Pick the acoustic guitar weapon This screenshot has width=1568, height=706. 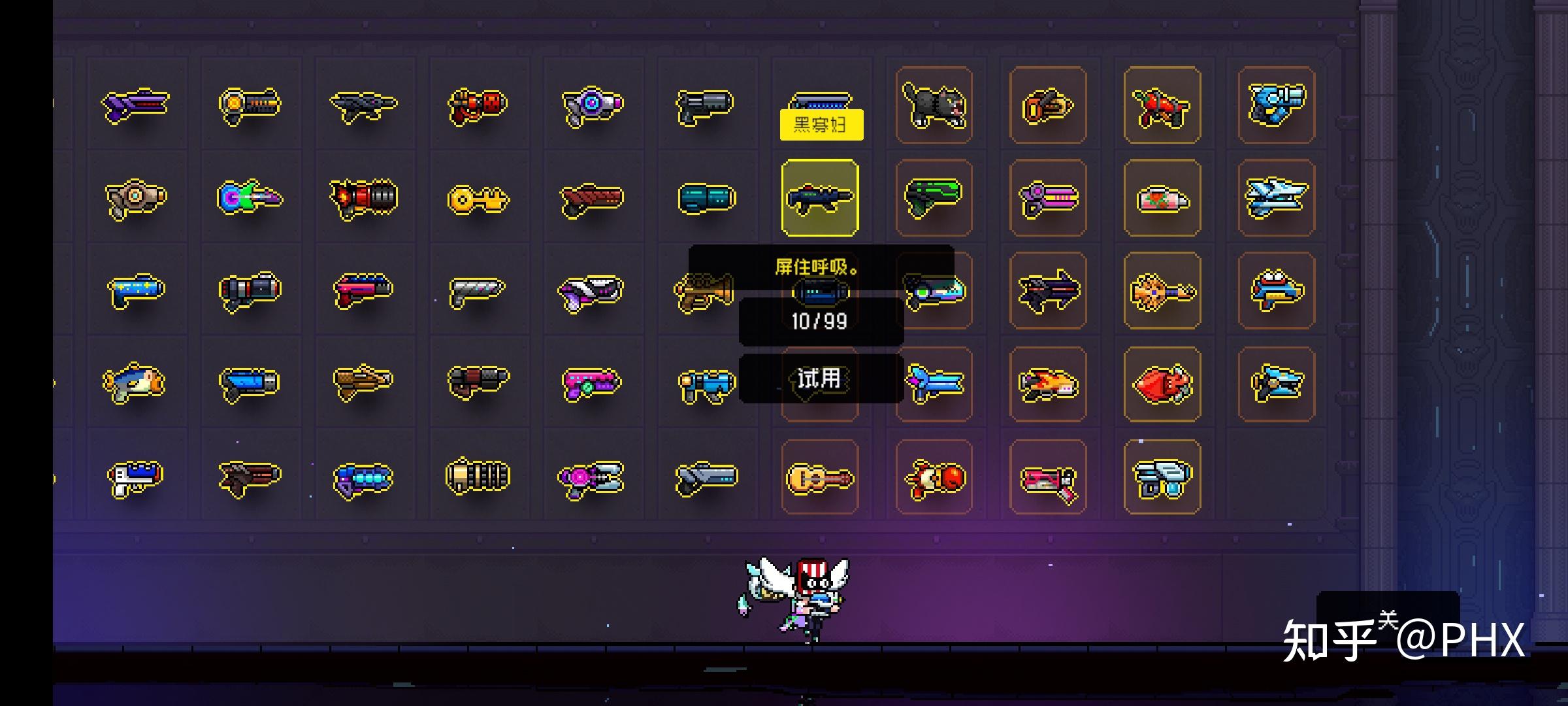point(819,478)
